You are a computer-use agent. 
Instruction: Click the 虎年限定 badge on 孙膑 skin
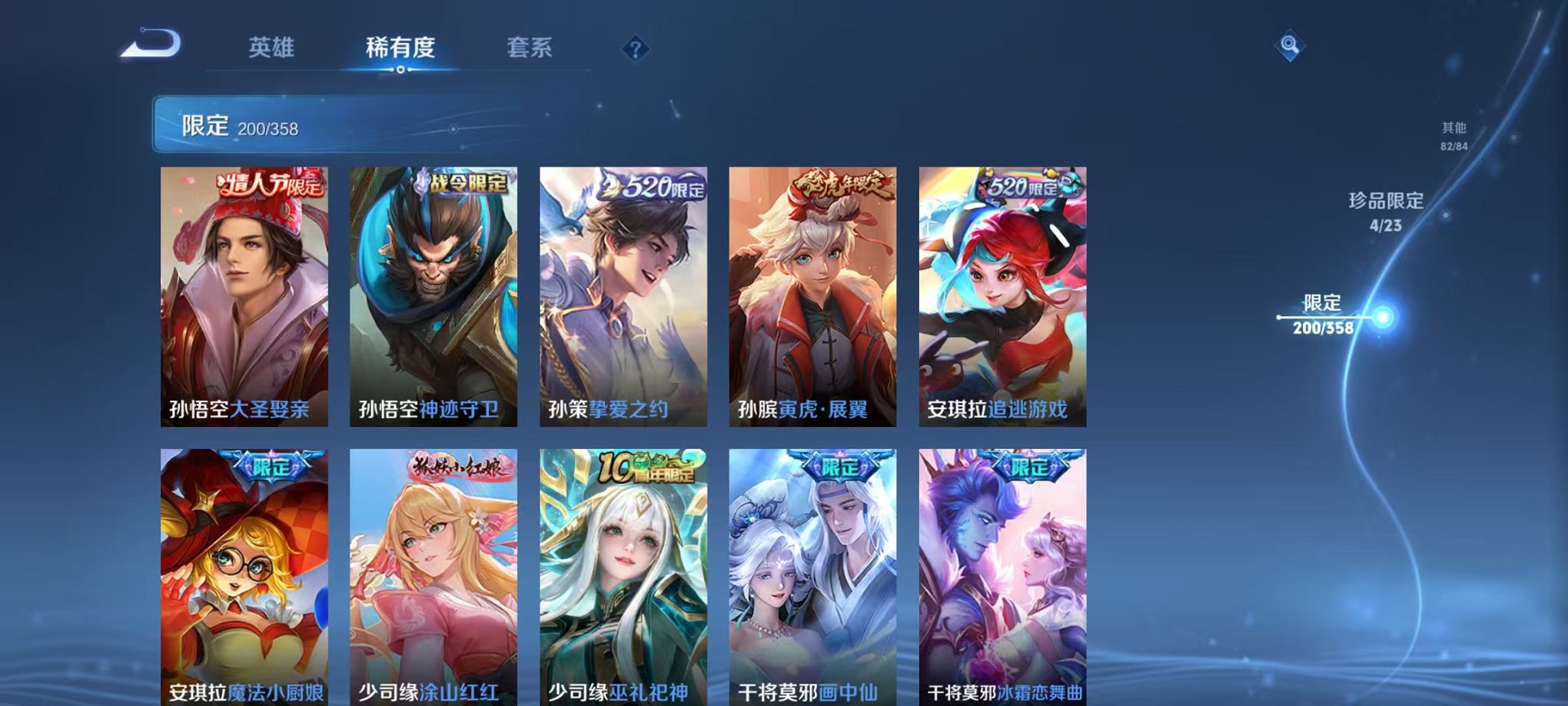pos(842,183)
